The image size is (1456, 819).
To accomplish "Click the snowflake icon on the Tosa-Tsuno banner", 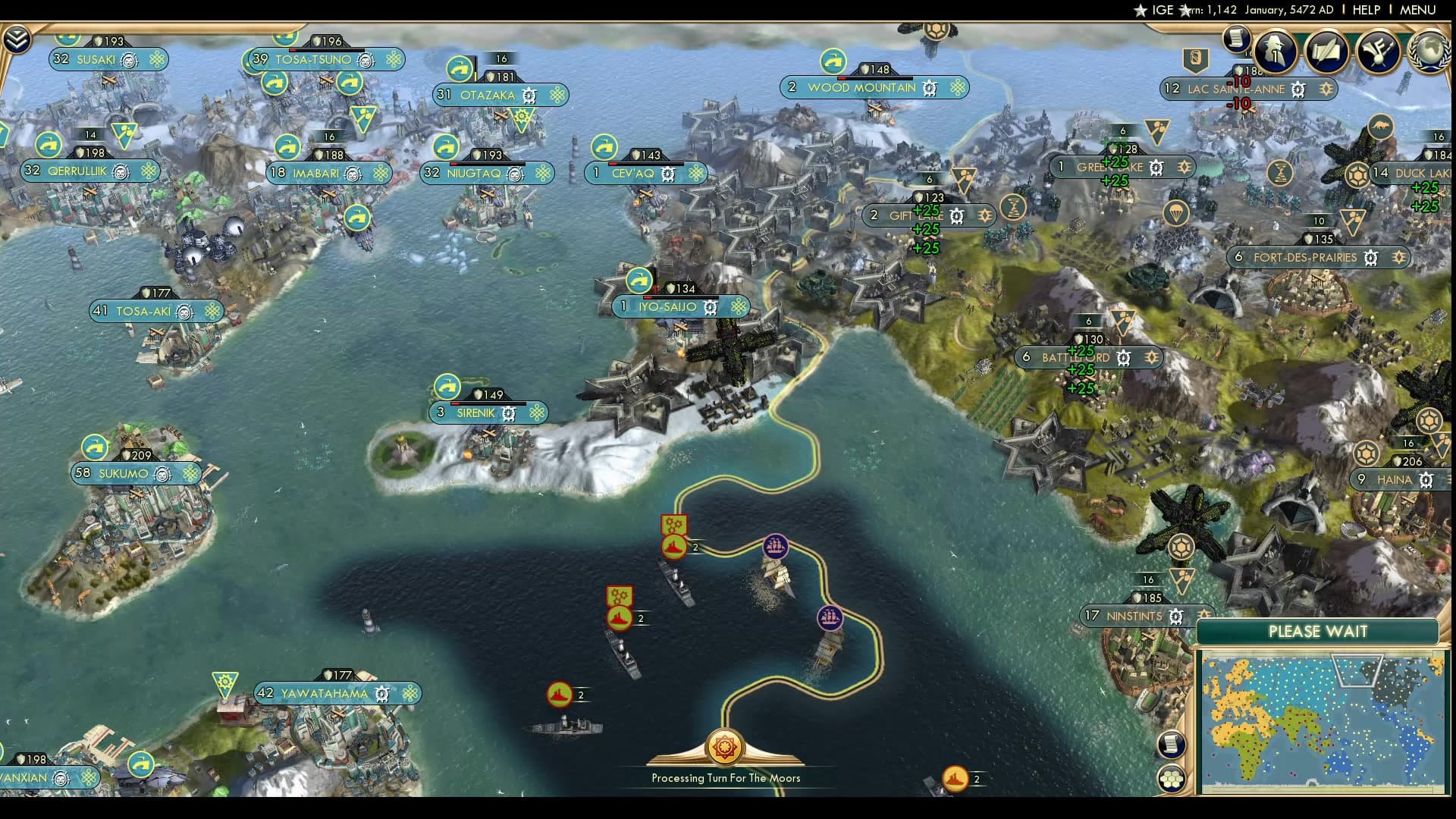I will click(393, 58).
